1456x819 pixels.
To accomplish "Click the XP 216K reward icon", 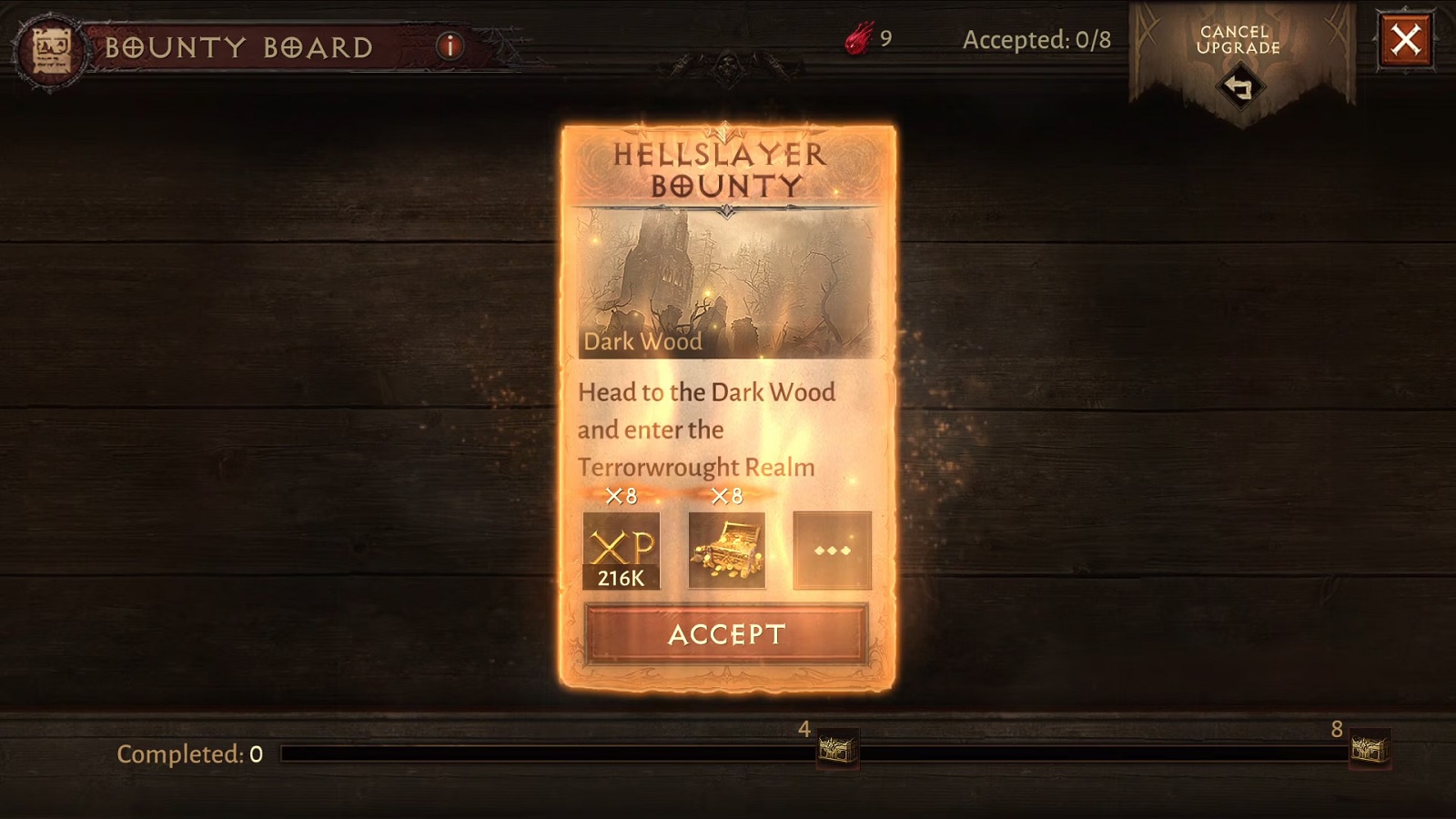I will click(622, 550).
